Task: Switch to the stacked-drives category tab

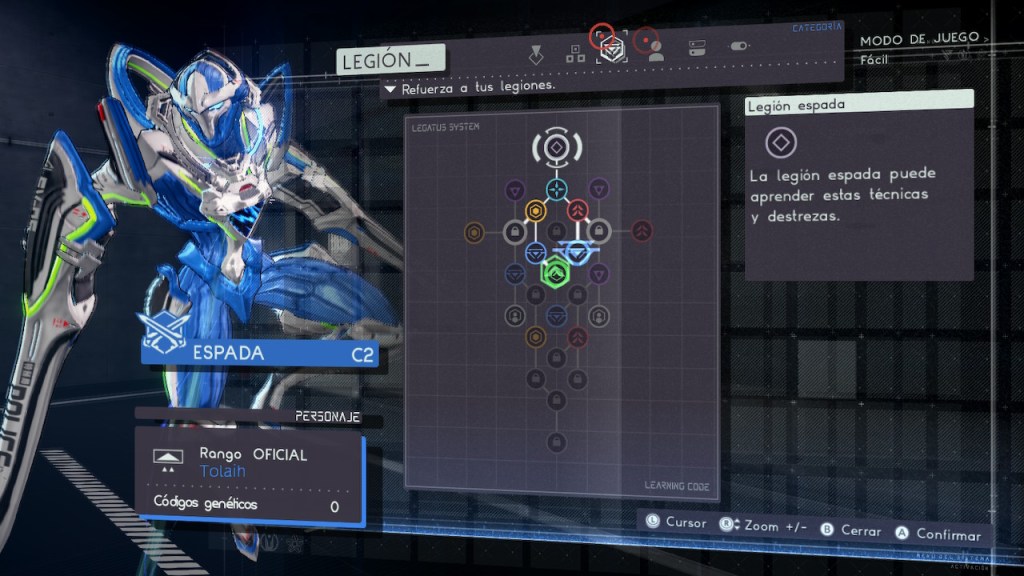Action: coord(698,47)
